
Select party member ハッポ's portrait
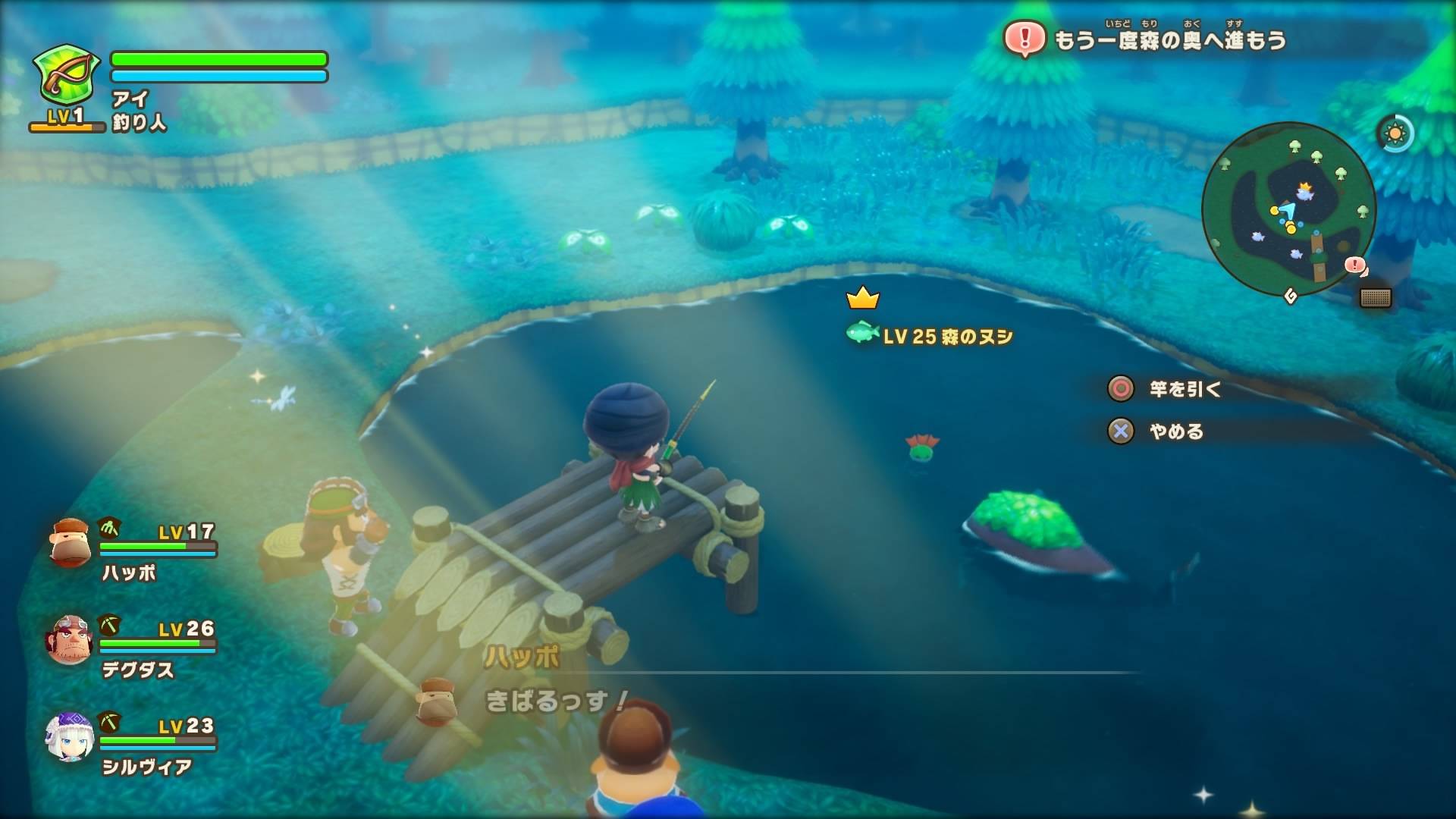(x=70, y=542)
